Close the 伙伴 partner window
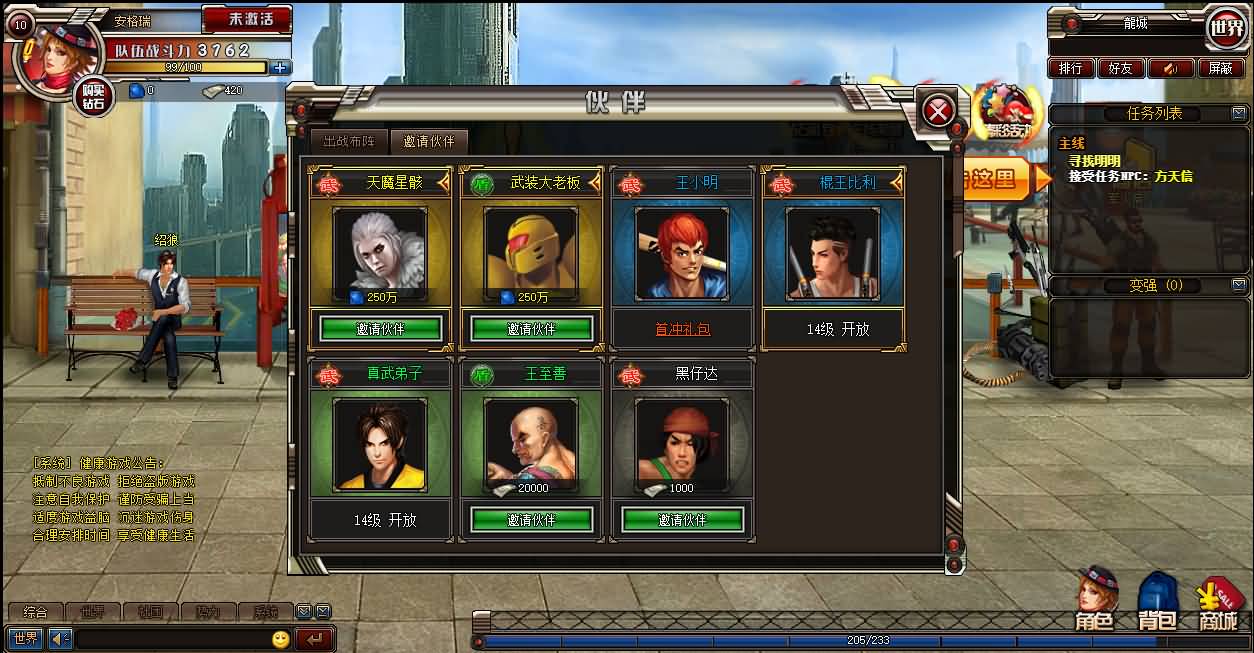This screenshot has height=653, width=1254. (x=937, y=111)
